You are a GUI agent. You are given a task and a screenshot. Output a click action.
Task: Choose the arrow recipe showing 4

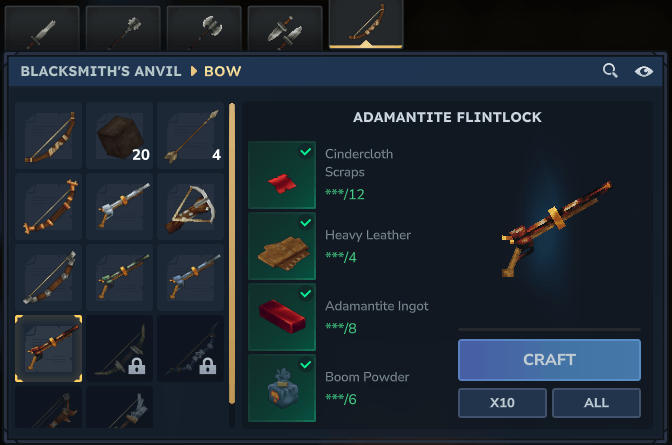point(191,135)
